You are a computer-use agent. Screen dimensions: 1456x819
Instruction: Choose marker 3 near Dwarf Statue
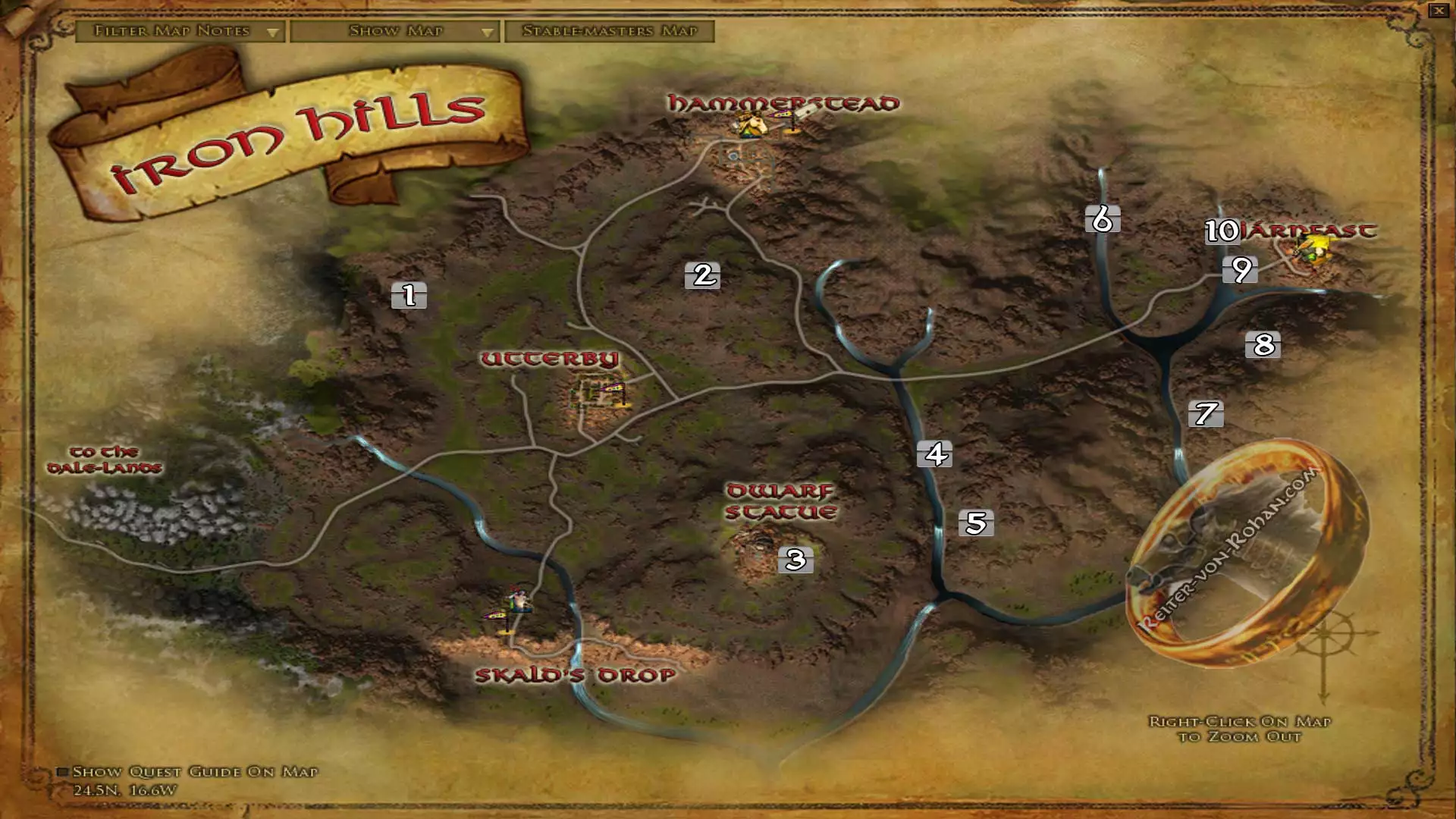(795, 560)
